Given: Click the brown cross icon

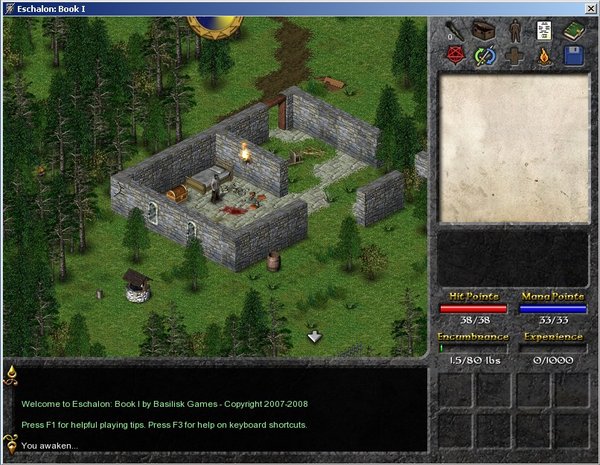Looking at the screenshot, I should point(513,56).
